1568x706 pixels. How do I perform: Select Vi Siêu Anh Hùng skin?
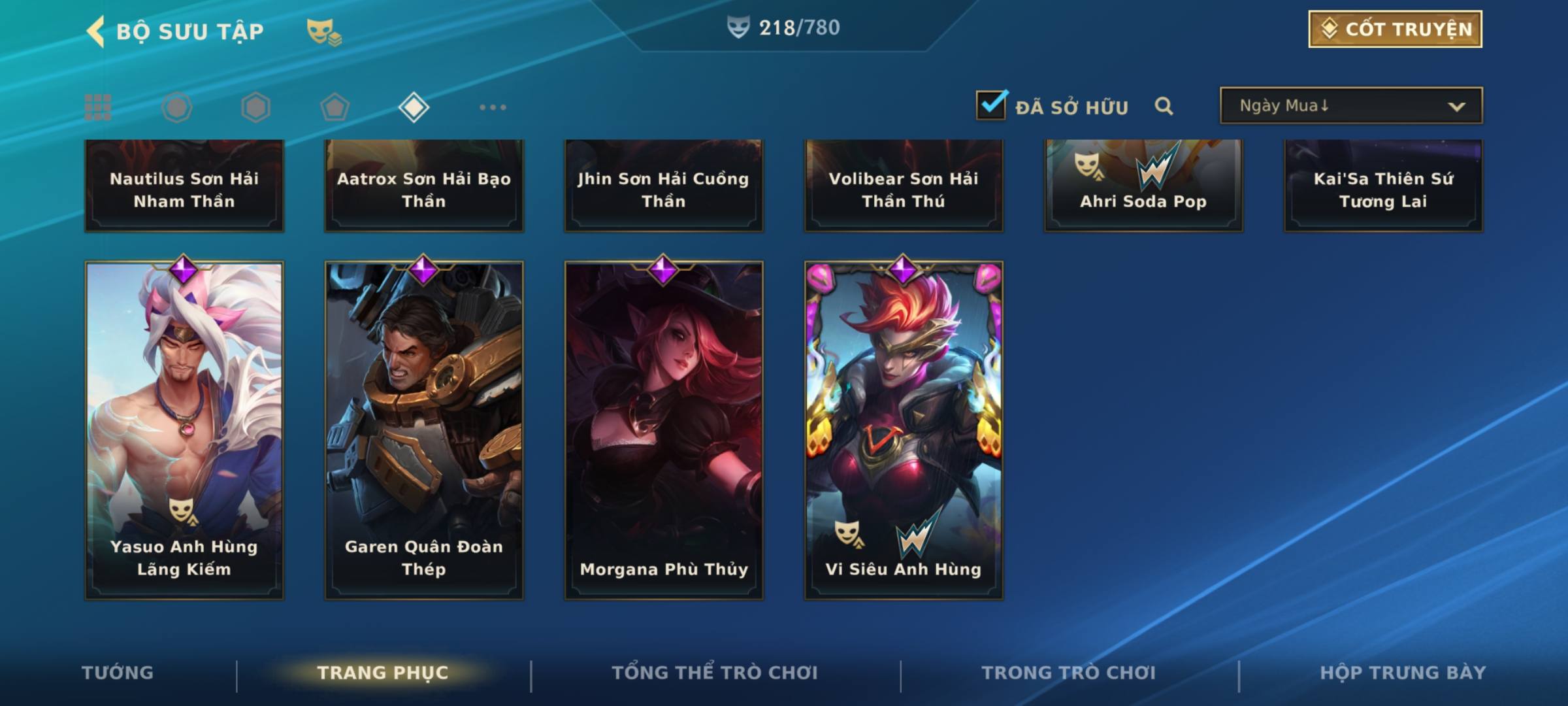coord(904,430)
